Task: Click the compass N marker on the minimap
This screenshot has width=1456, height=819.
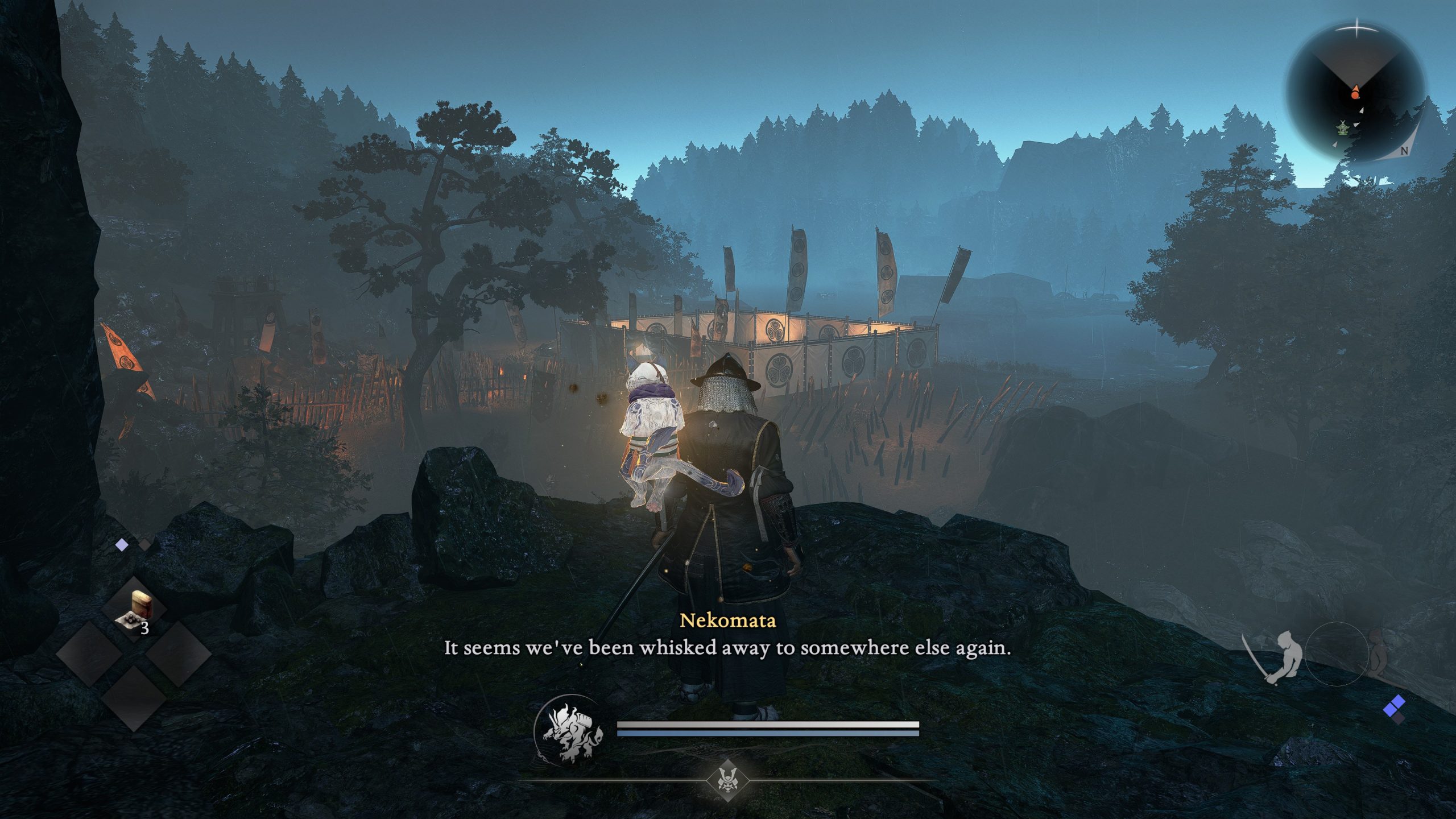Action: coord(1404,150)
